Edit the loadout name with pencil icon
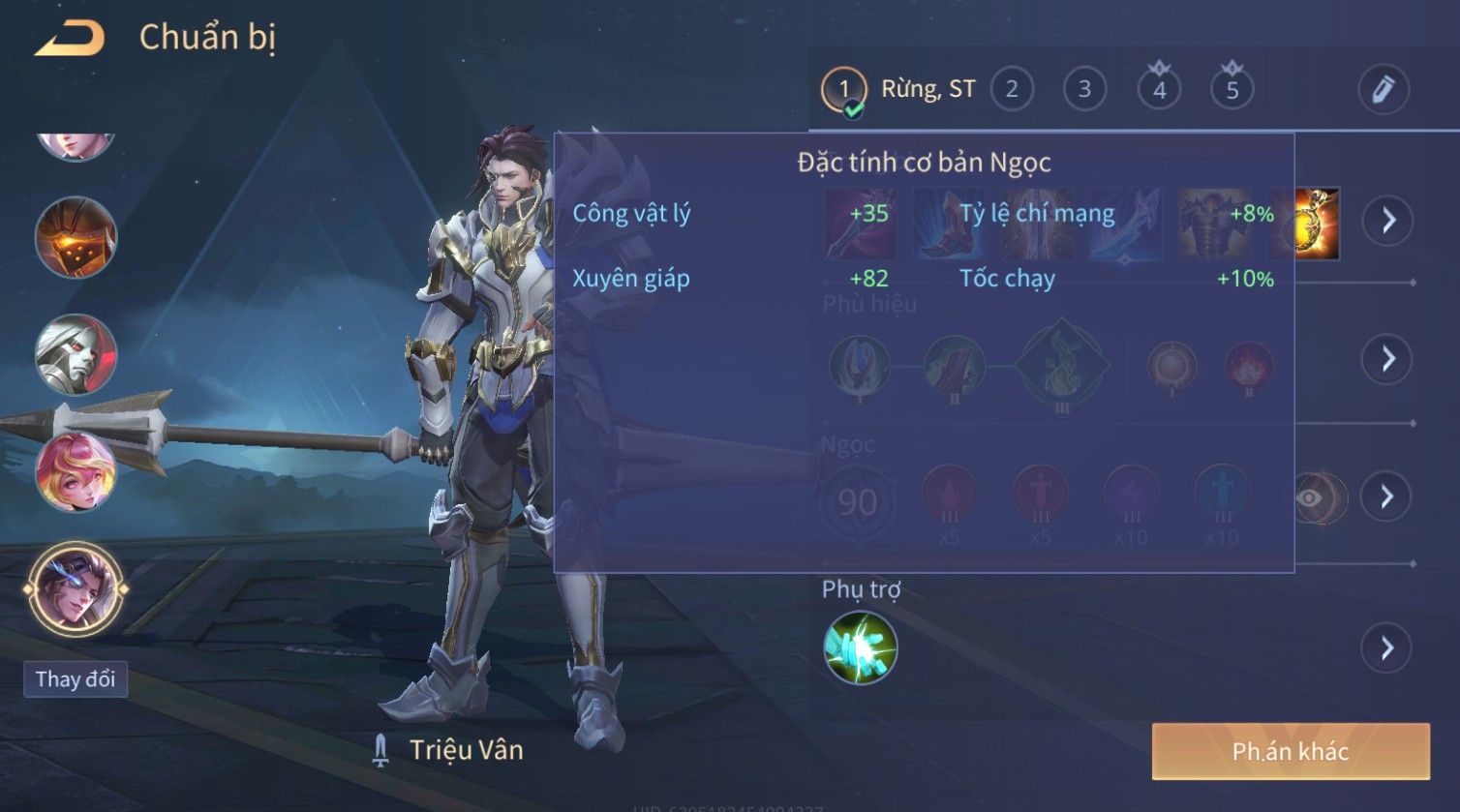 (x=1383, y=89)
